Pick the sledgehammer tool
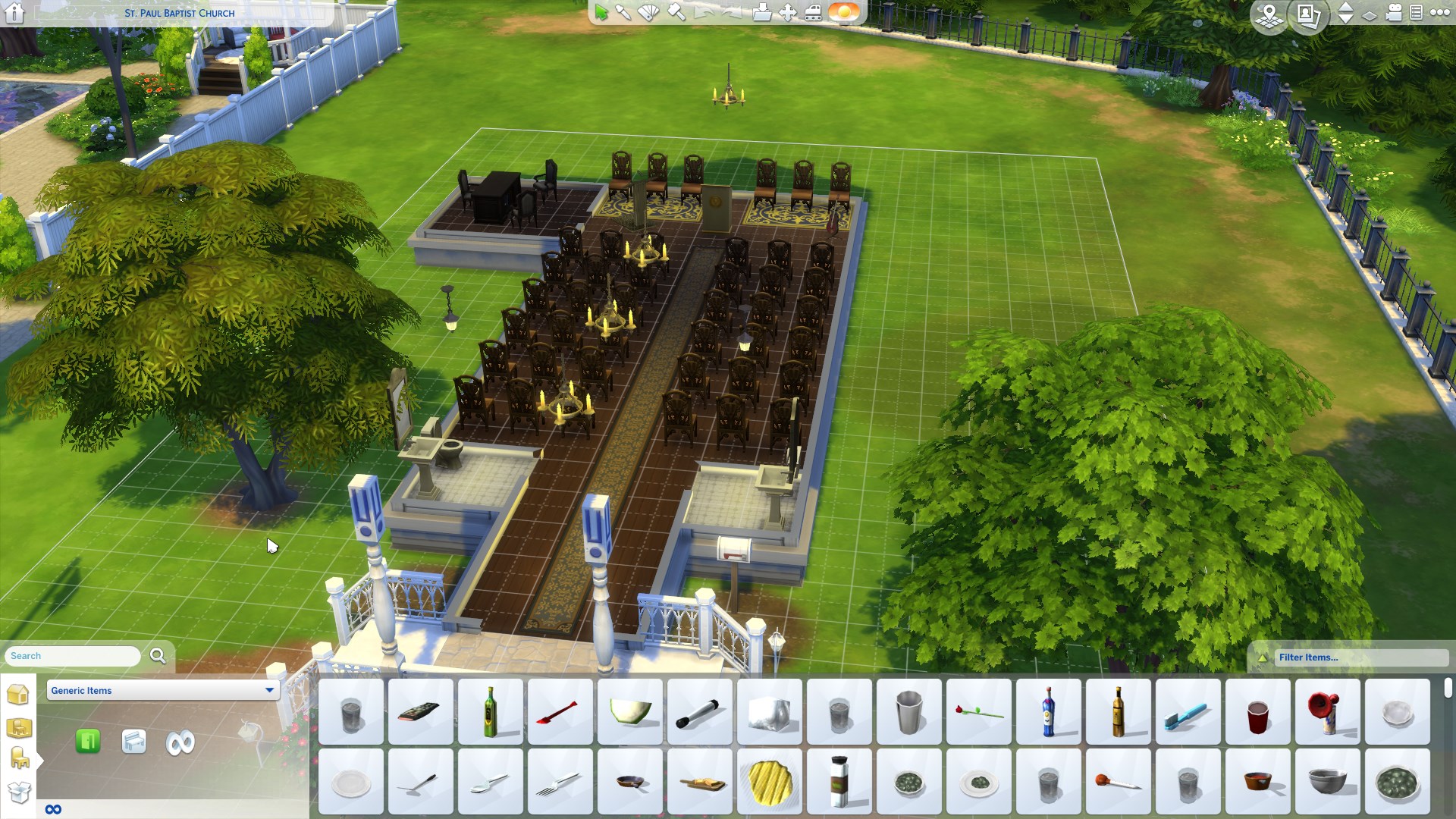Screen dimensions: 1456x819 tap(676, 13)
